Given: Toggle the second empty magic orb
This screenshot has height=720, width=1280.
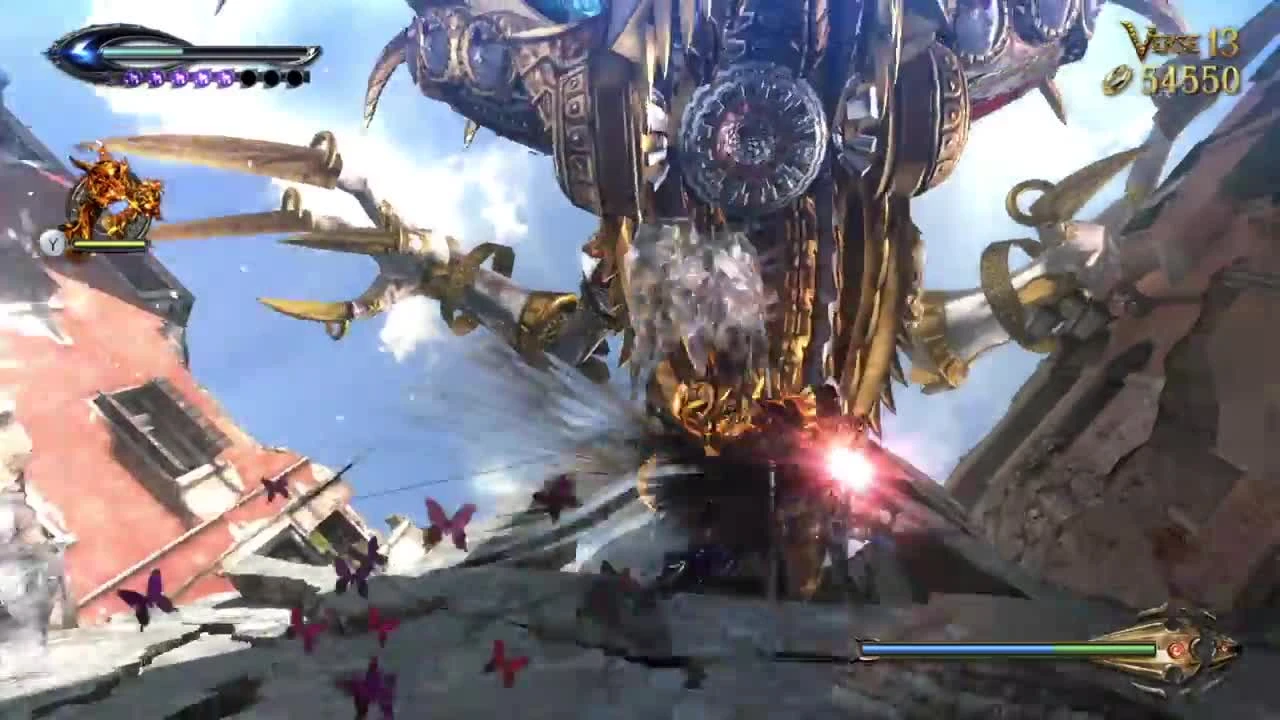Looking at the screenshot, I should click(x=270, y=77).
